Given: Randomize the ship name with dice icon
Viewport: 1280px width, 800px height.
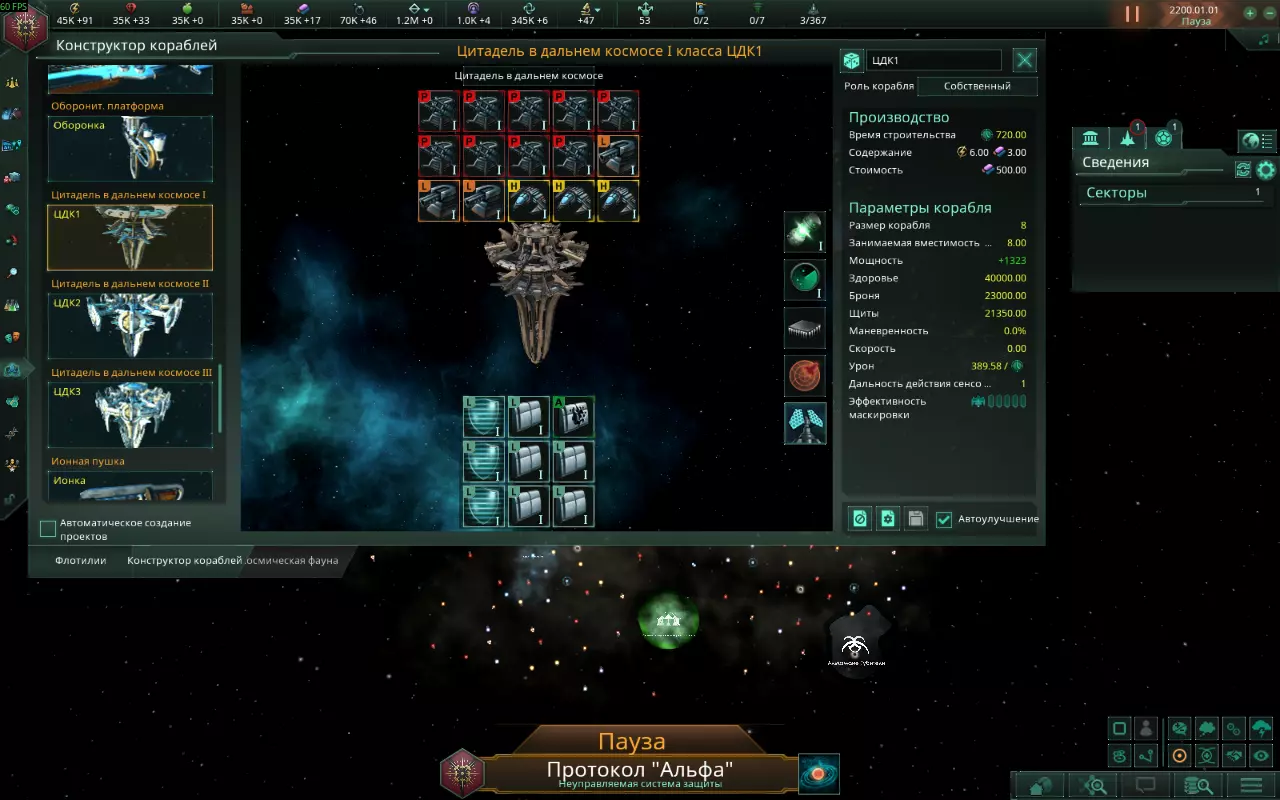Looking at the screenshot, I should [x=851, y=61].
